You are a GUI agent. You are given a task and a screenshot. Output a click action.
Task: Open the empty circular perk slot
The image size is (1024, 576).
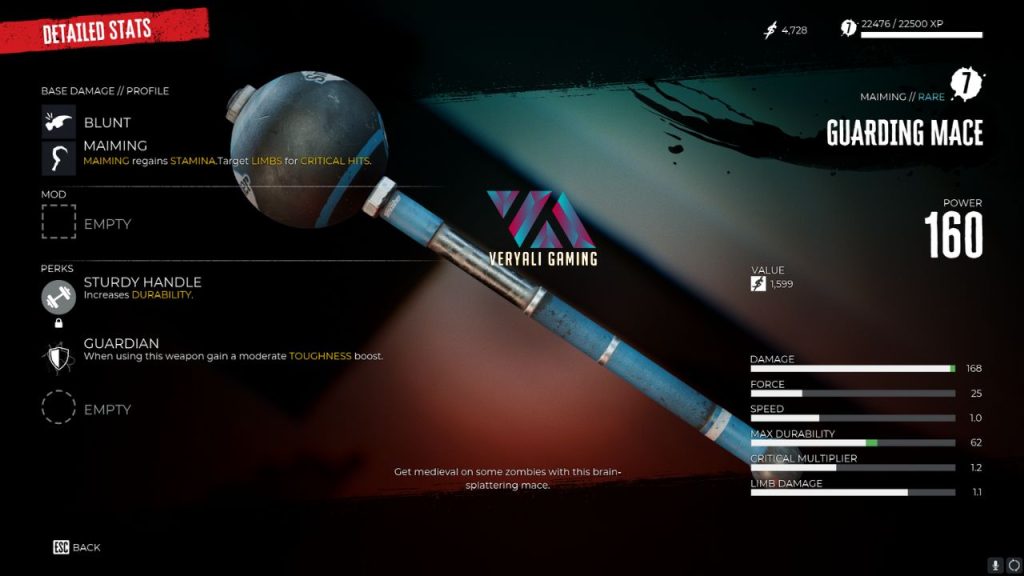[x=59, y=408]
